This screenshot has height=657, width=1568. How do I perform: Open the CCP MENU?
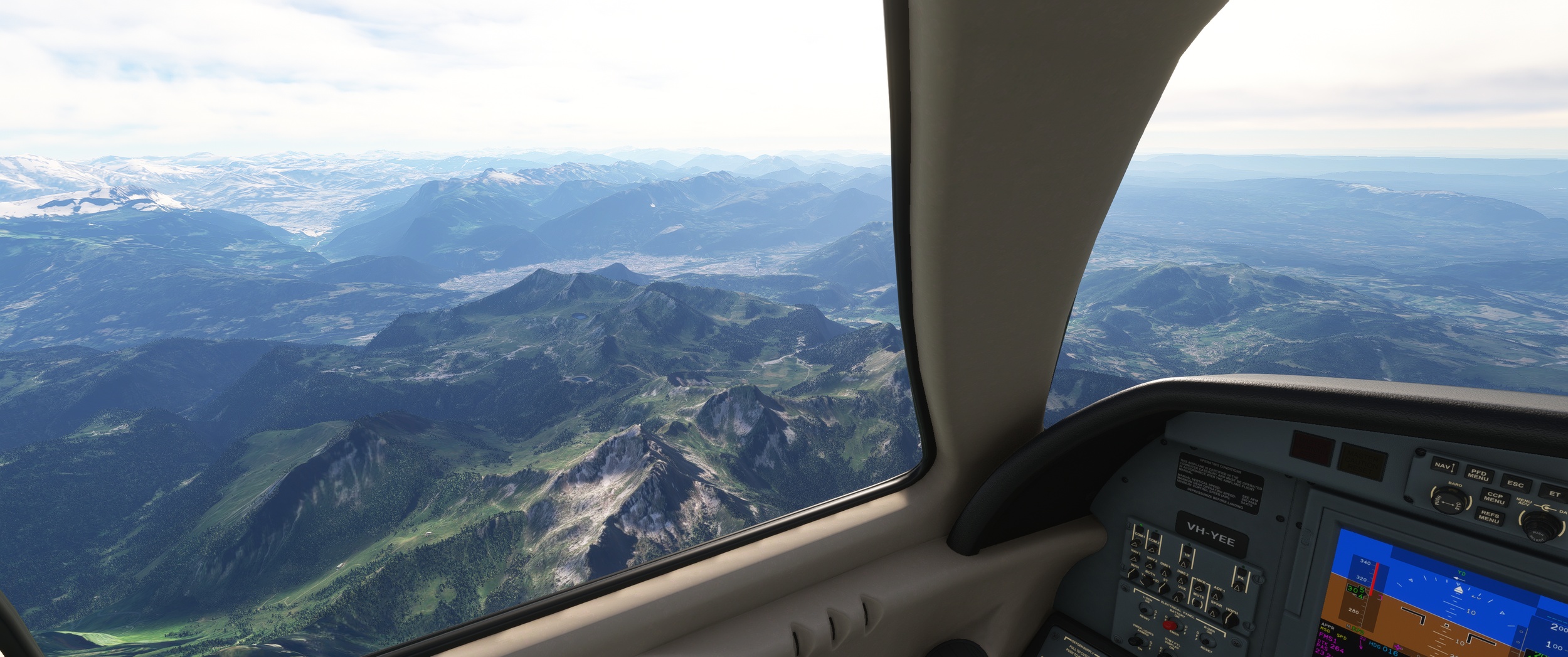1495,498
